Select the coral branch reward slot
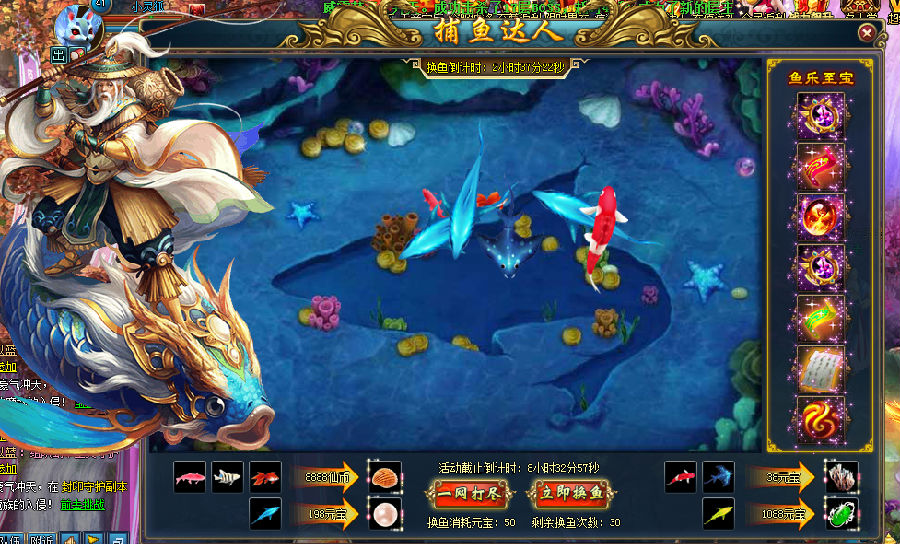The height and width of the screenshot is (544, 900). (841, 477)
